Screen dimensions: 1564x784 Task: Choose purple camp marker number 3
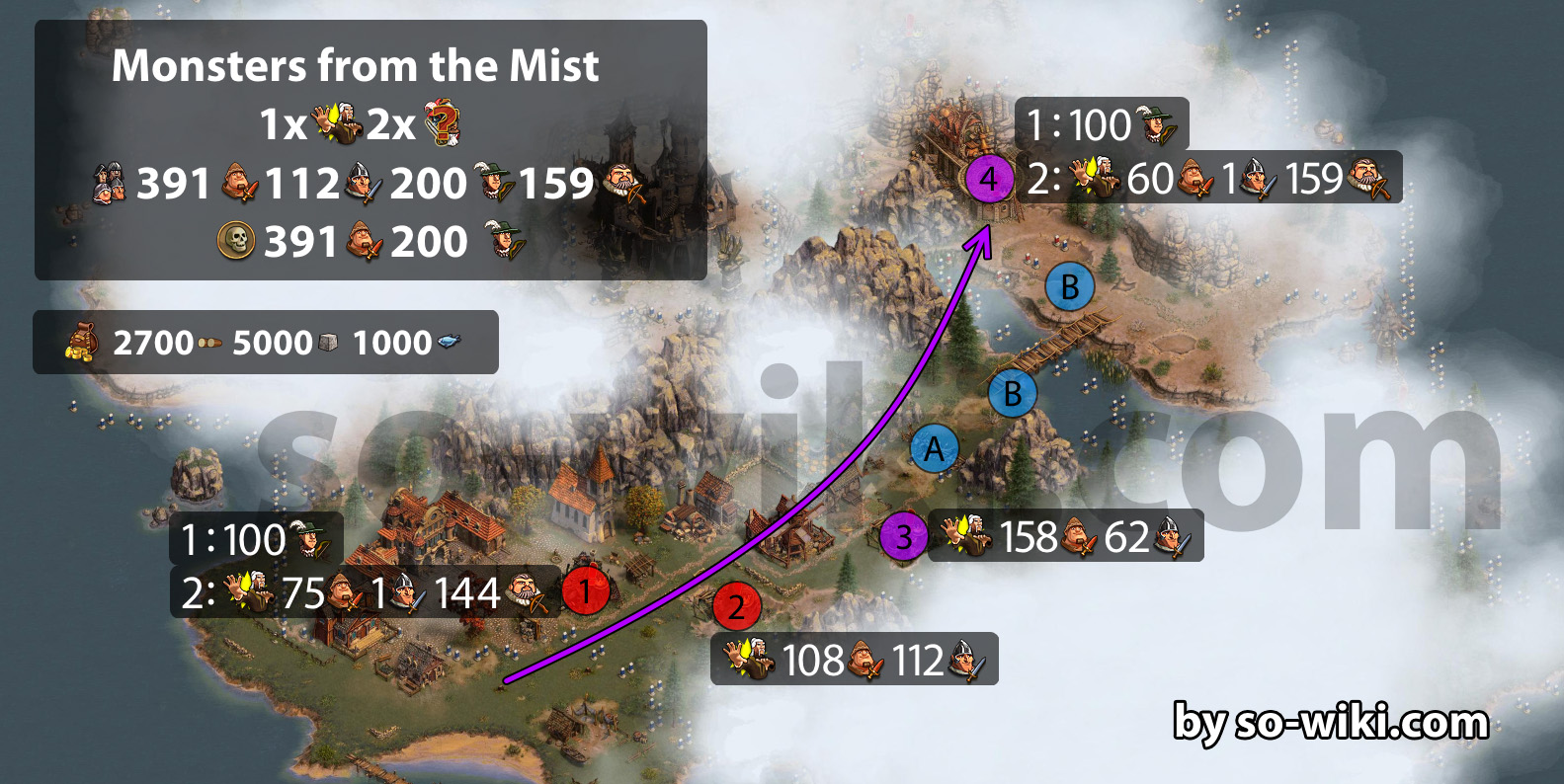pos(903,536)
